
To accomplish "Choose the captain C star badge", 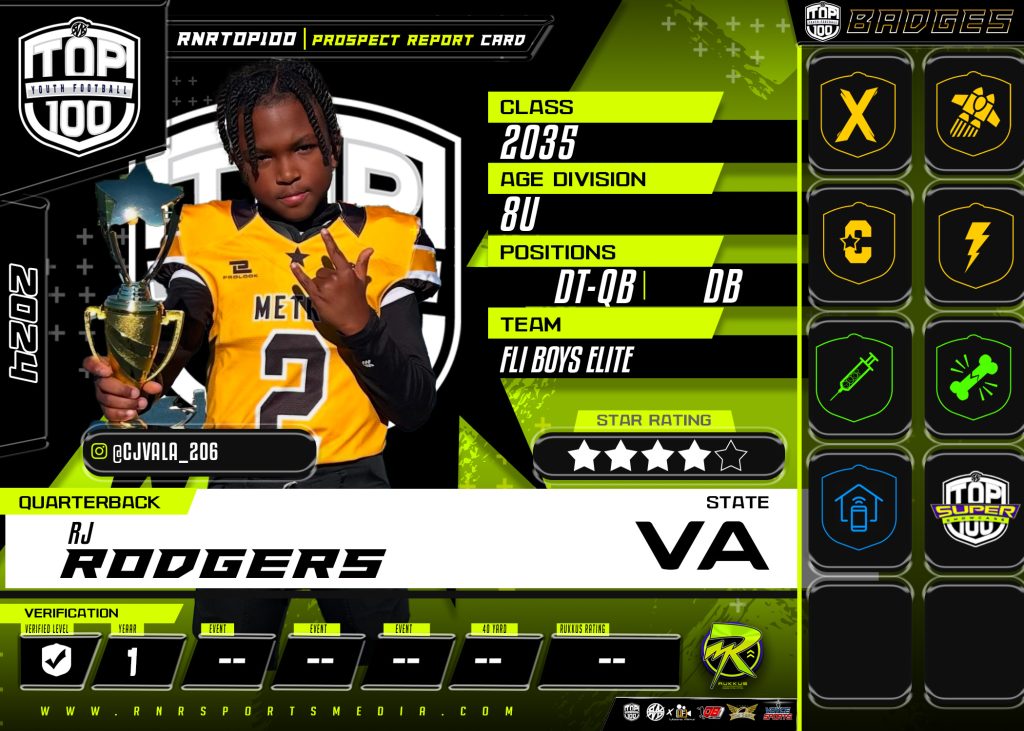I will [857, 245].
